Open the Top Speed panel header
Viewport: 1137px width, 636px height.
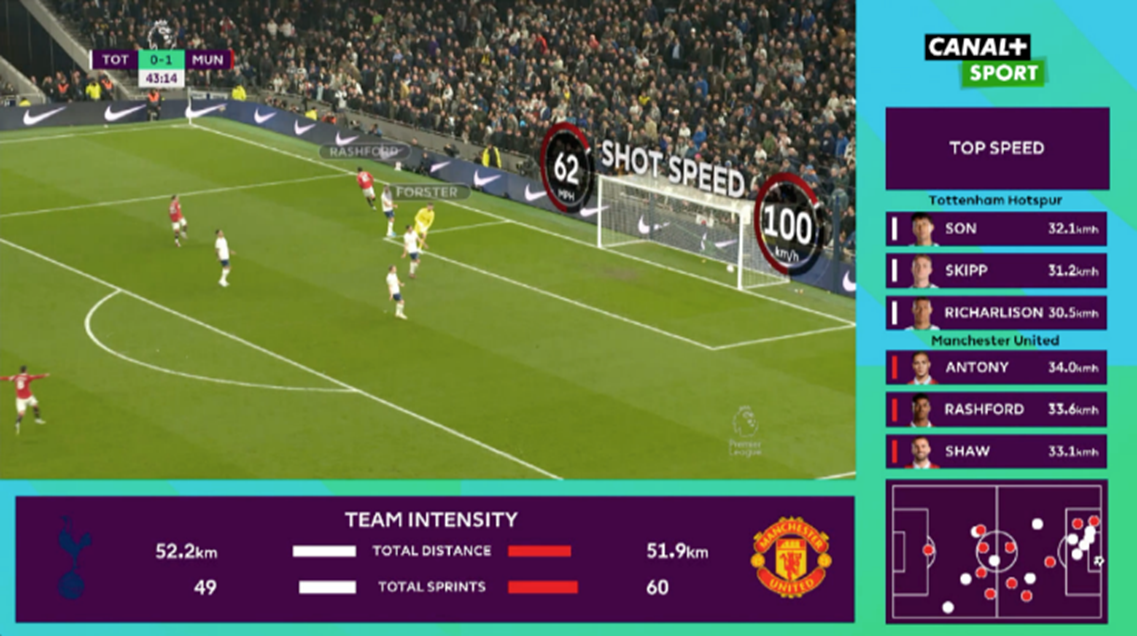coord(997,148)
